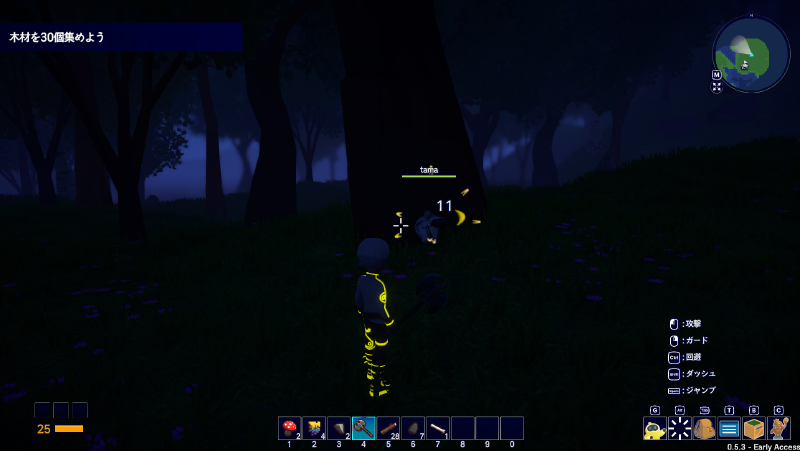Choose the gray stone shard slot

click(339, 428)
